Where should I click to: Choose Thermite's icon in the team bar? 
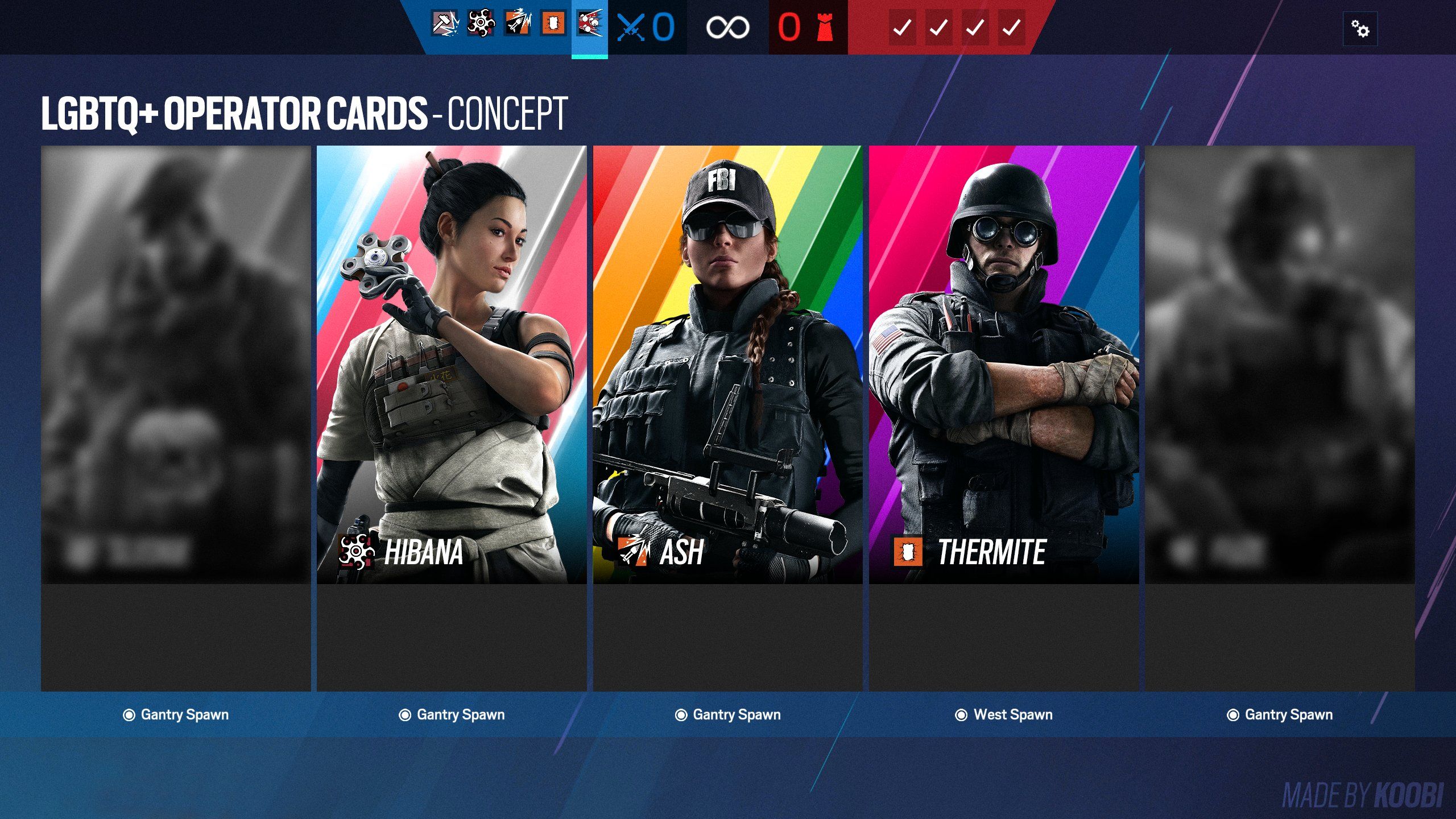553,24
